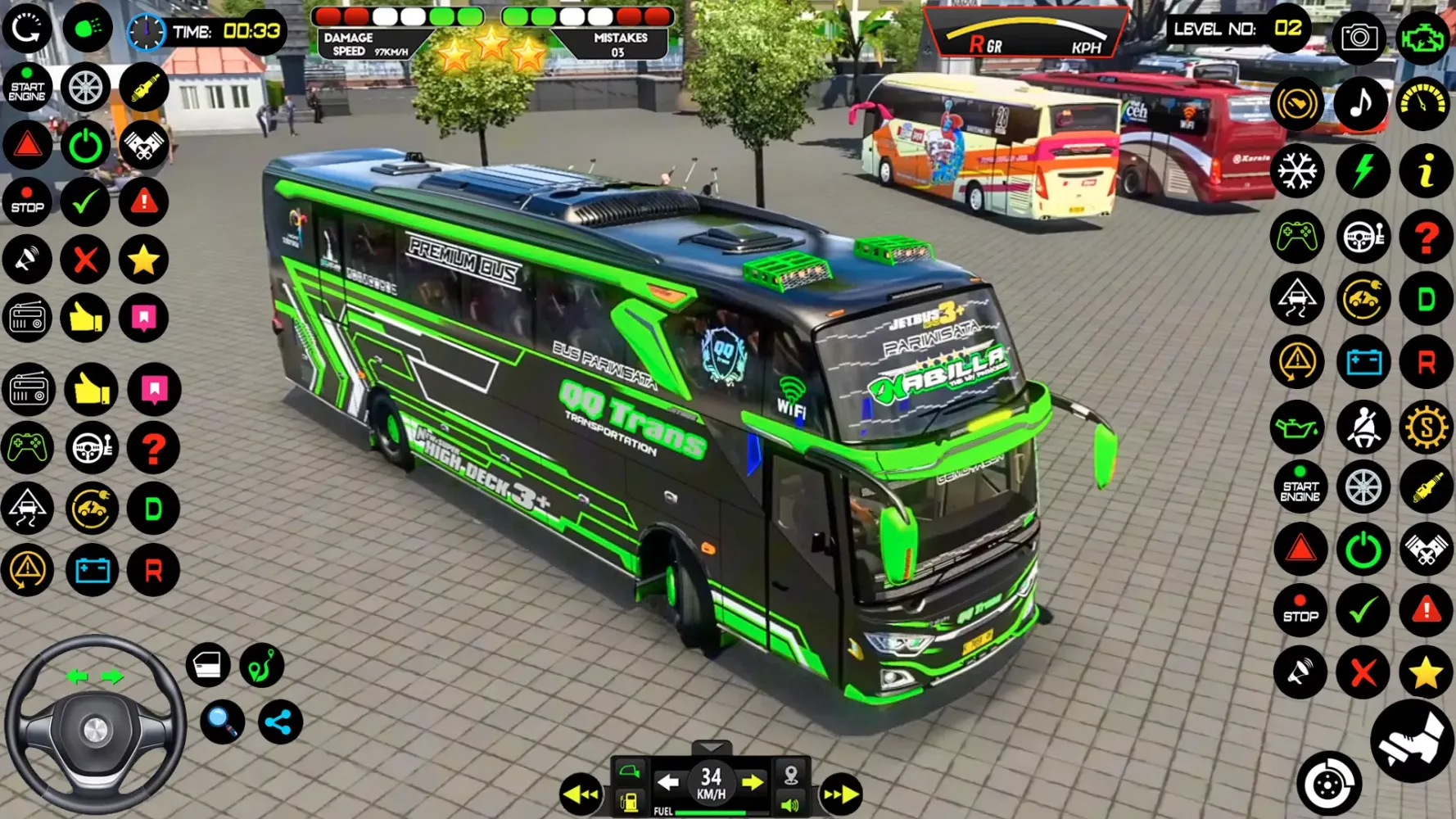Screen dimensions: 1456x819
Task: Tap the camera view icon
Action: point(1359,37)
